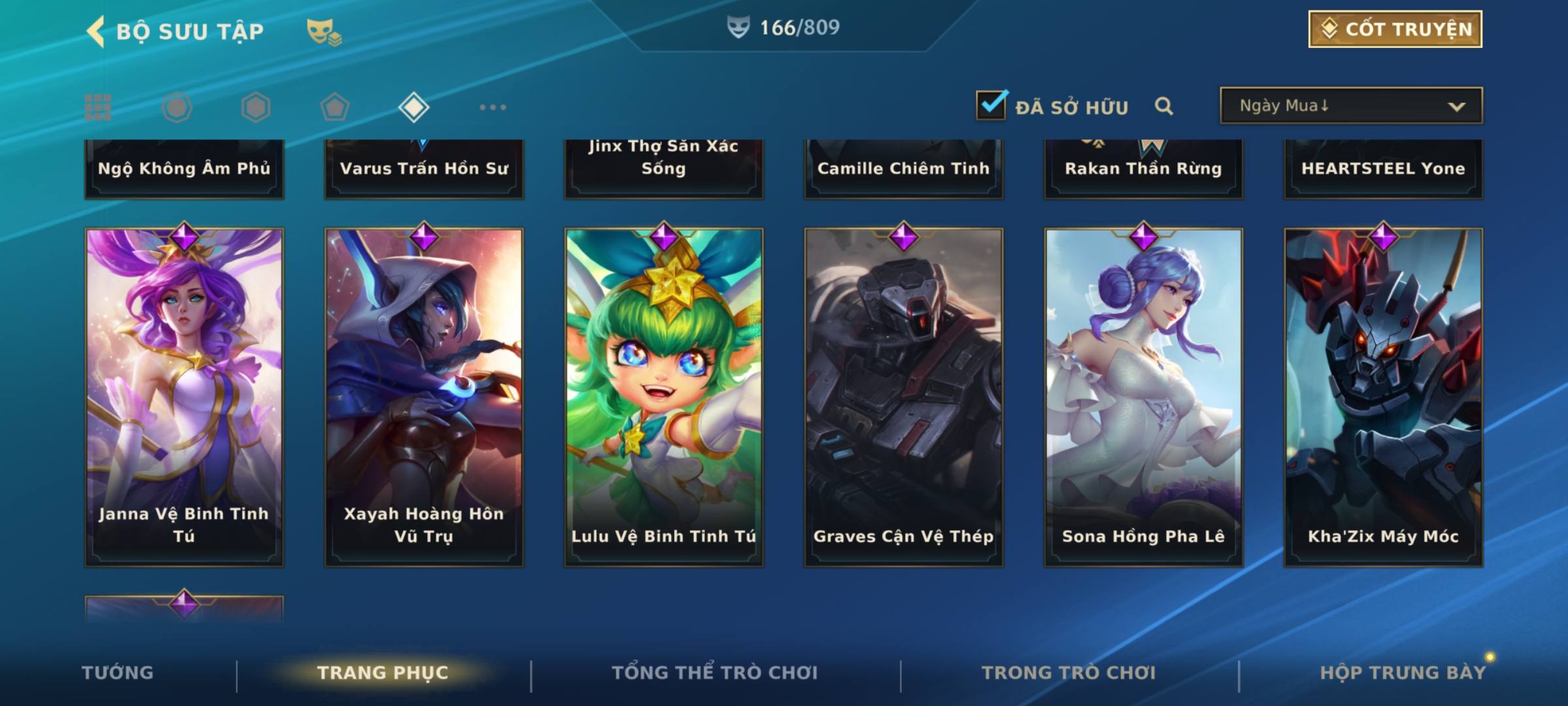Select the pentagon rarity filter icon

(x=335, y=107)
